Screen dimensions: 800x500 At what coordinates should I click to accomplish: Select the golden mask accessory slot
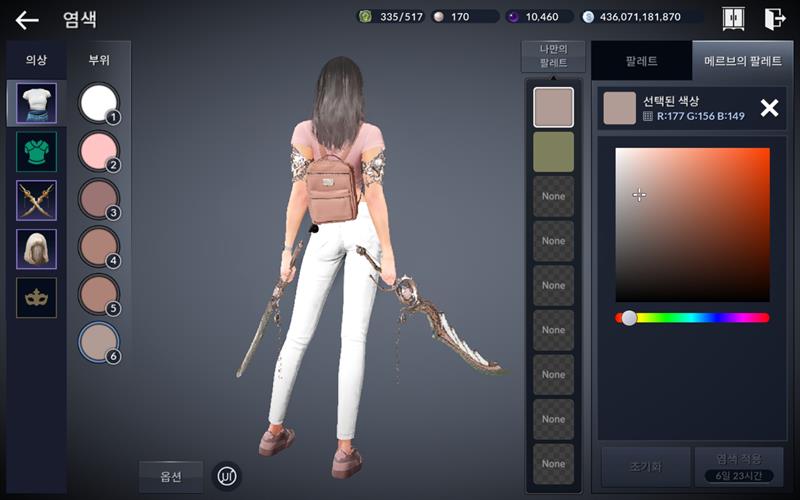tap(36, 297)
